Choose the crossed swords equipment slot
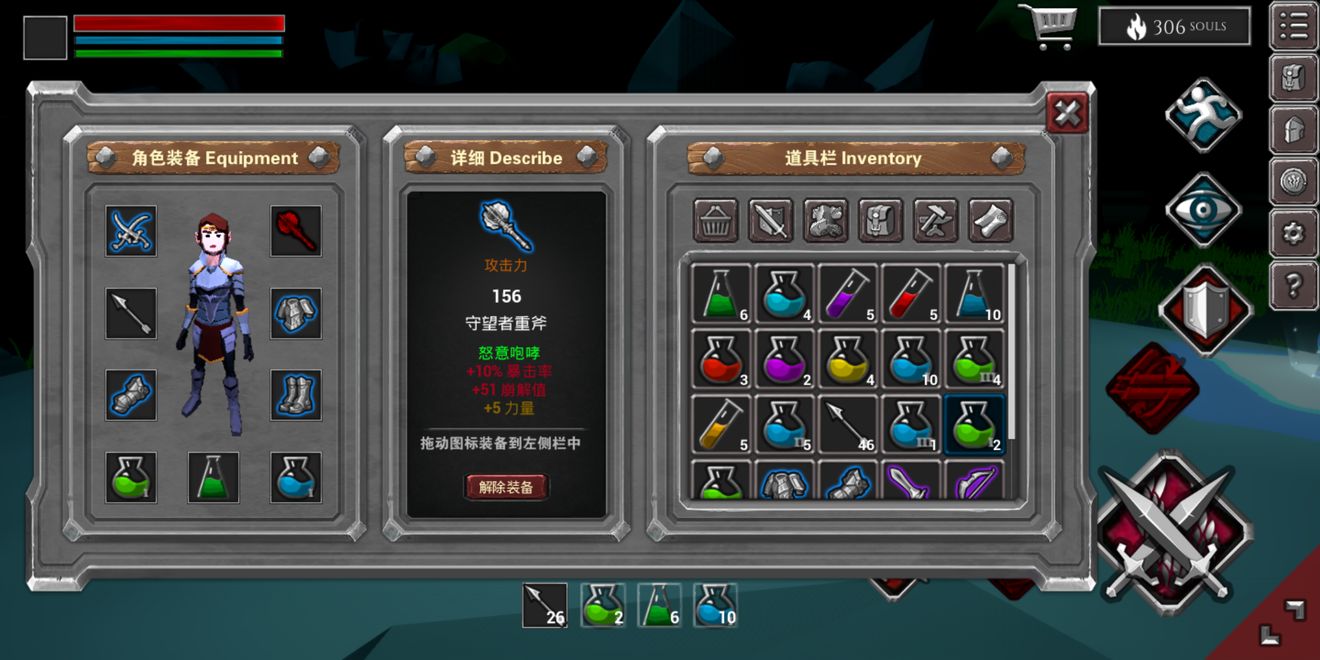This screenshot has height=660, width=1320. [131, 231]
